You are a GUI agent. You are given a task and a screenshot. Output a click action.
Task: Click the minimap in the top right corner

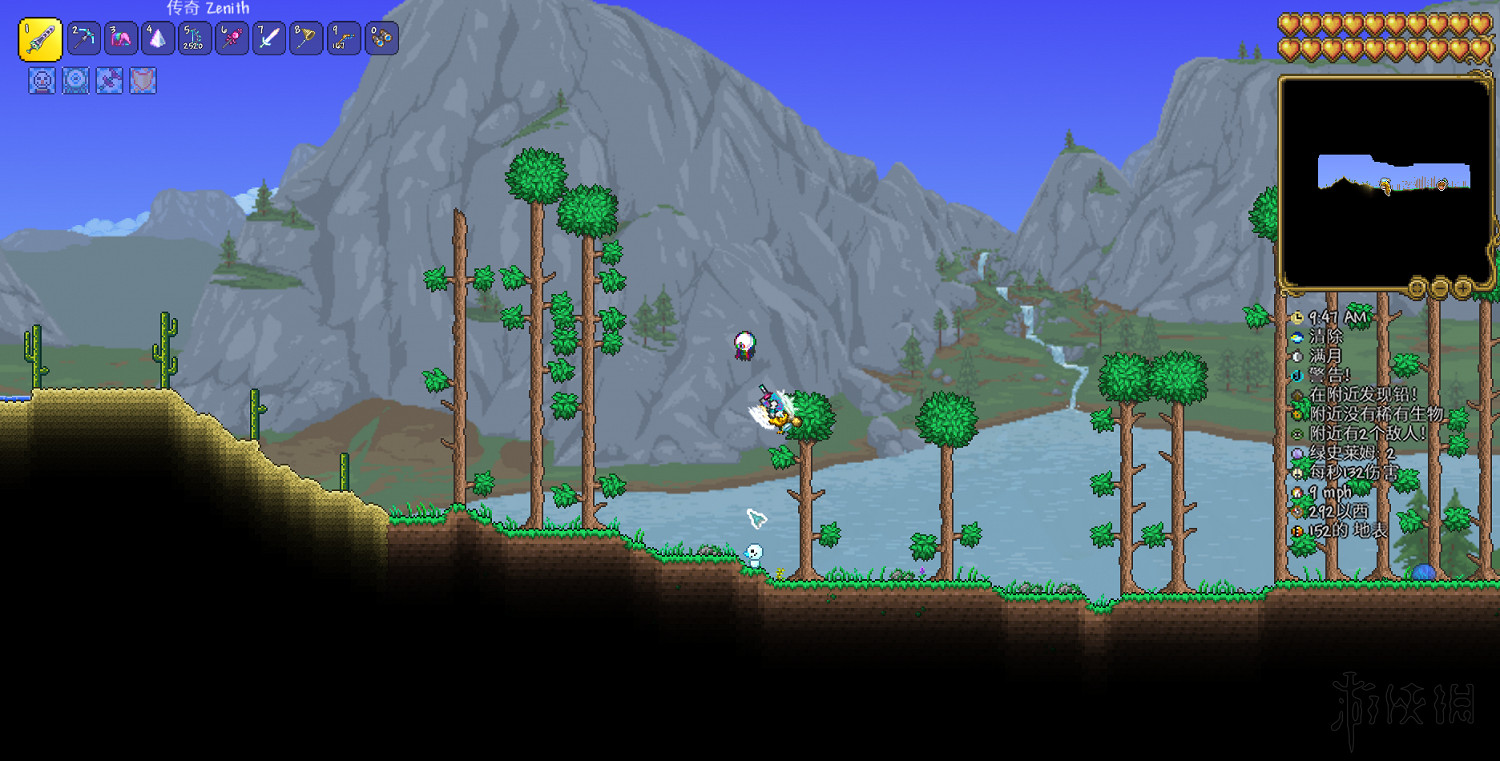tap(1386, 182)
